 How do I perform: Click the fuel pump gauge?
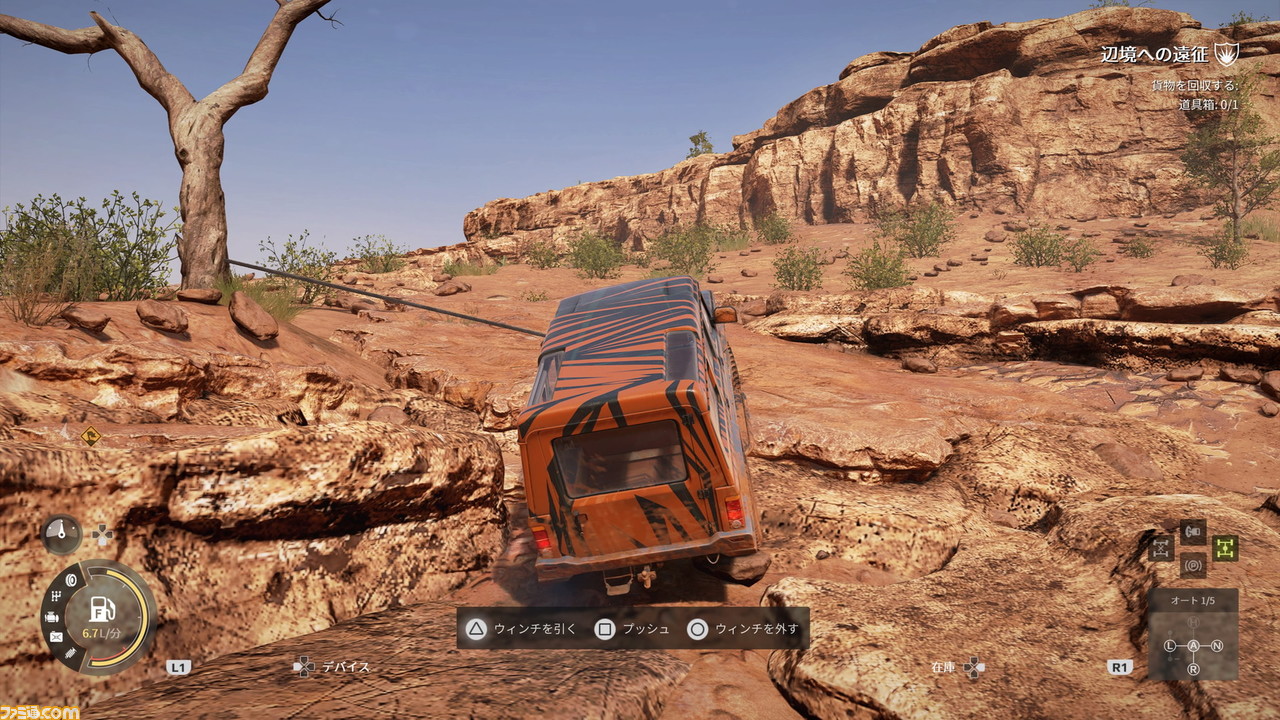pyautogui.click(x=101, y=611)
